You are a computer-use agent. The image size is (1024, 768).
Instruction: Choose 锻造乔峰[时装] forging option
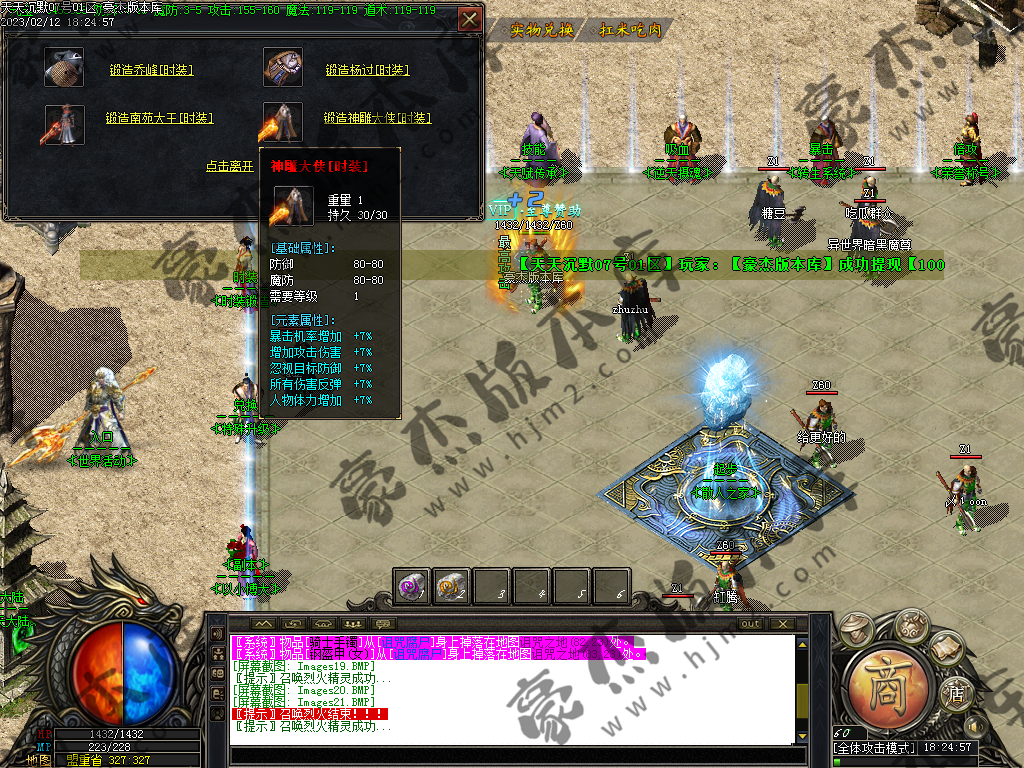(x=151, y=70)
